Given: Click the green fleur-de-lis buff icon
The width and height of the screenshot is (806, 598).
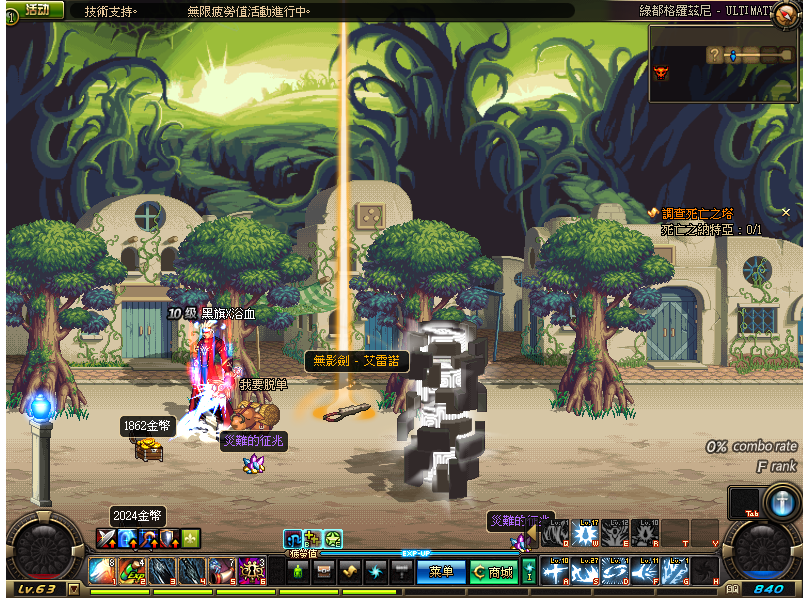Looking at the screenshot, I should tap(191, 538).
